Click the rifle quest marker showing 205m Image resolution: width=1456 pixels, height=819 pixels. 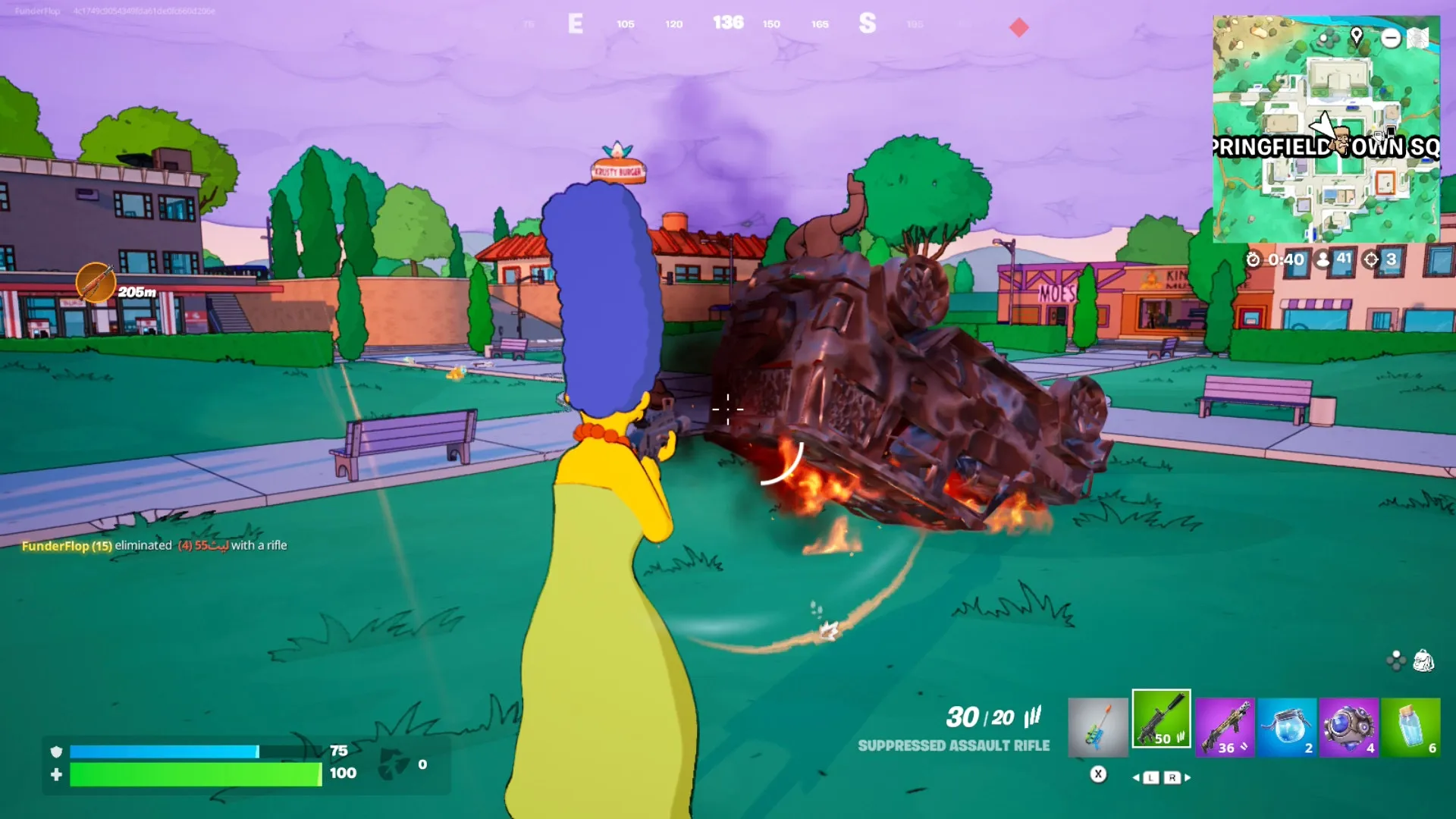tap(96, 284)
